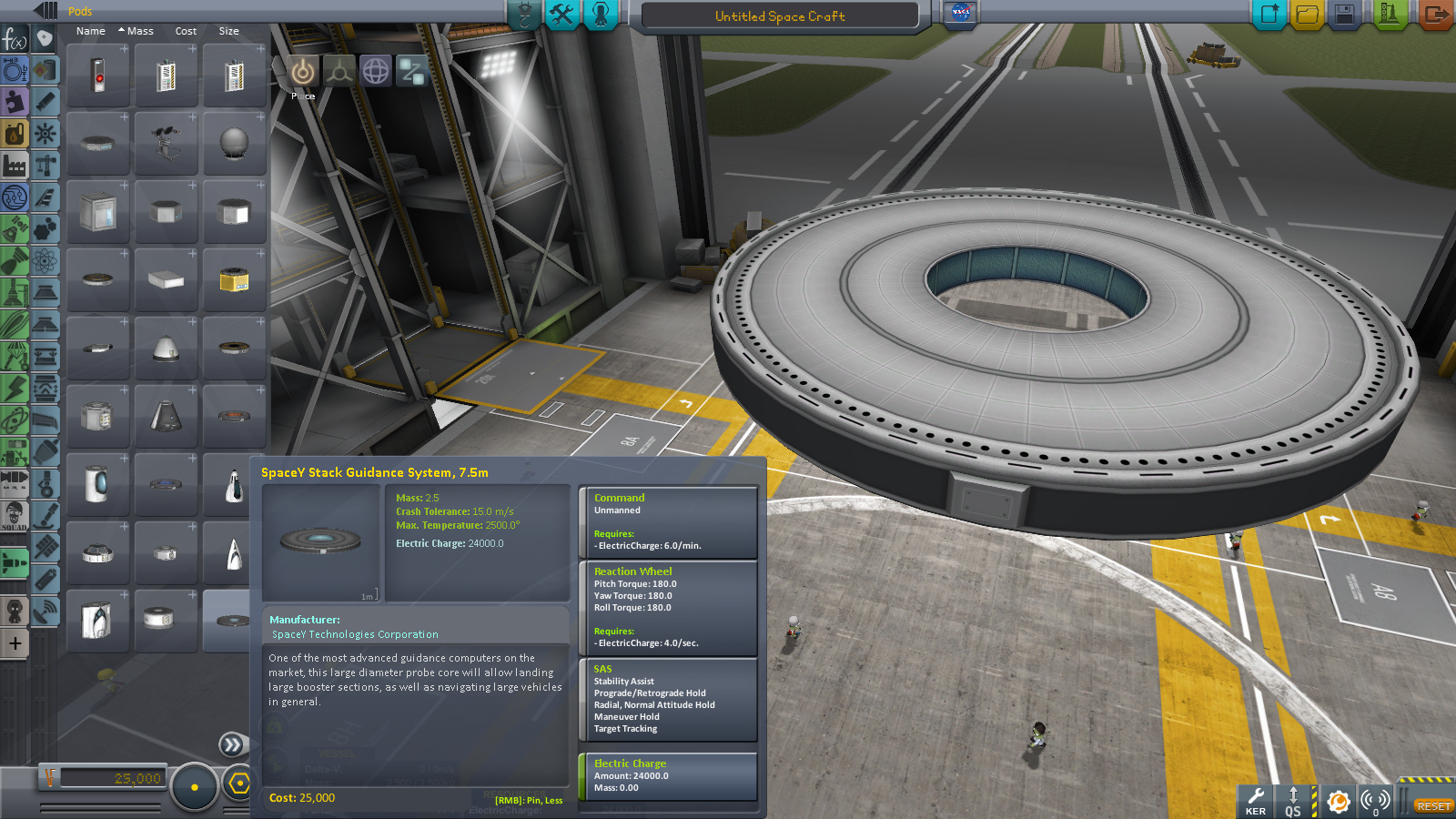1456x819 pixels.
Task: Switch to the Offset gizmo tool
Action: click(x=339, y=71)
